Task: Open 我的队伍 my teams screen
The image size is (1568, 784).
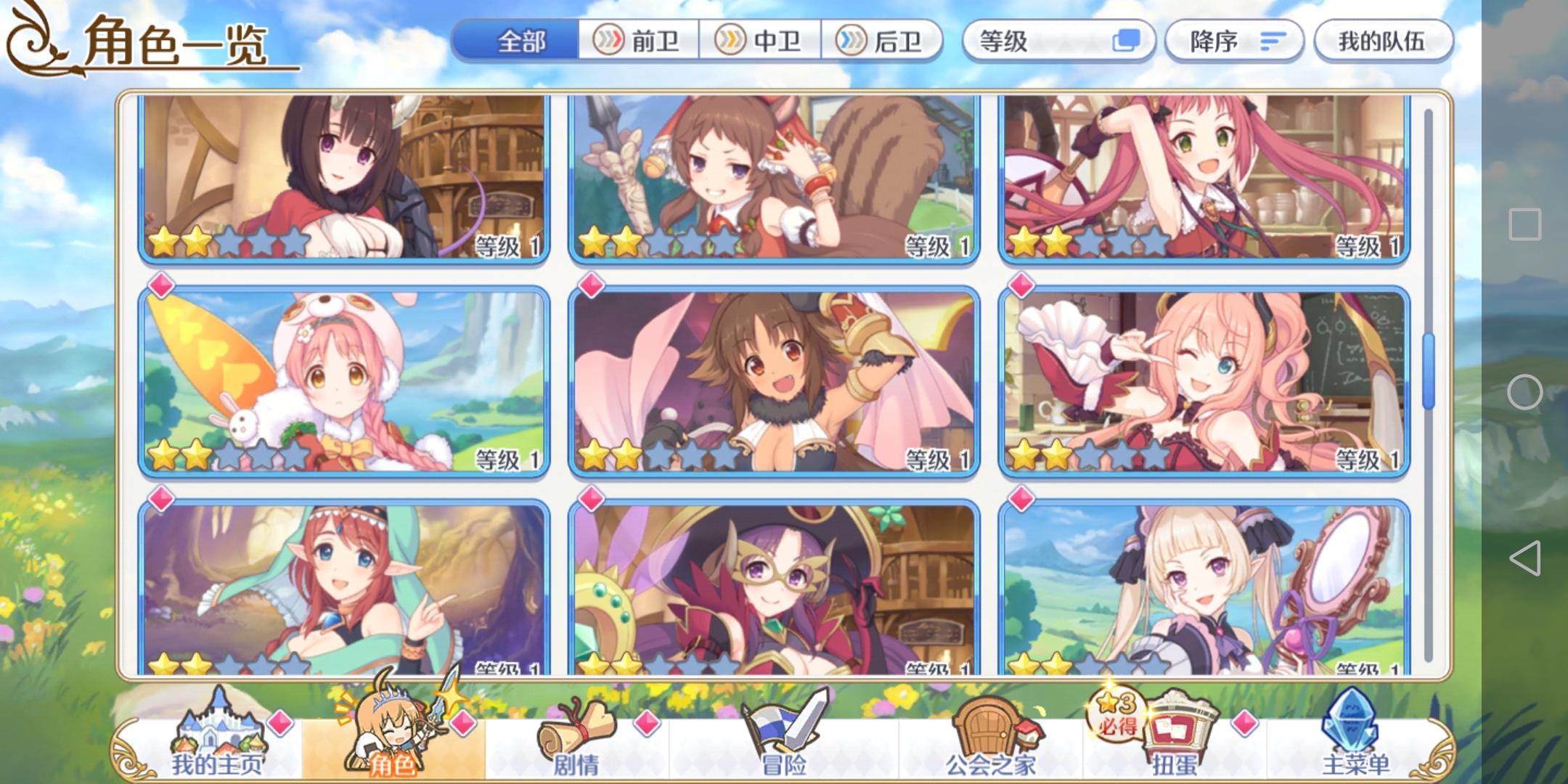Action: (x=1383, y=41)
